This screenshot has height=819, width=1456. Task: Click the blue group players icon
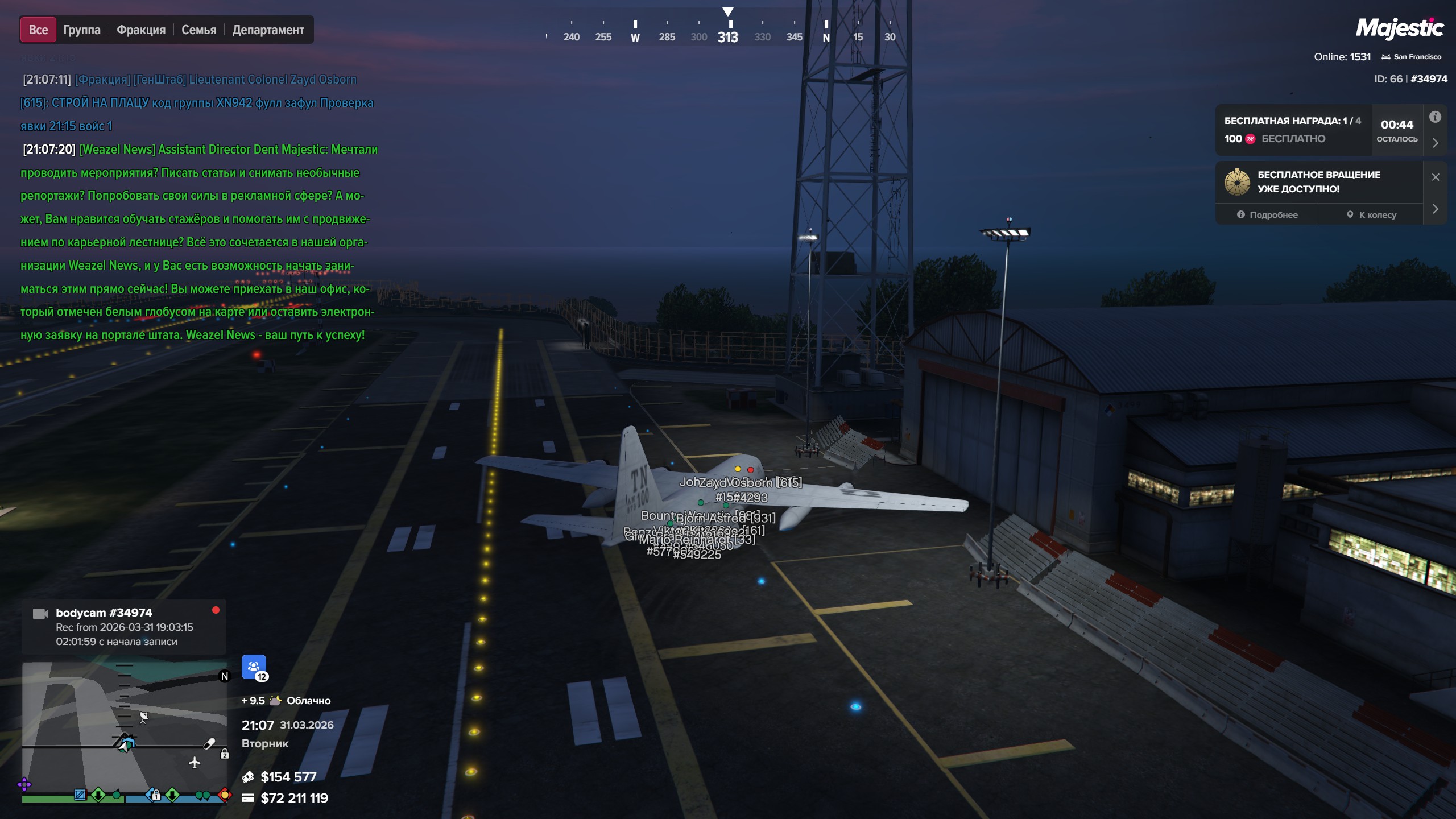point(254,667)
